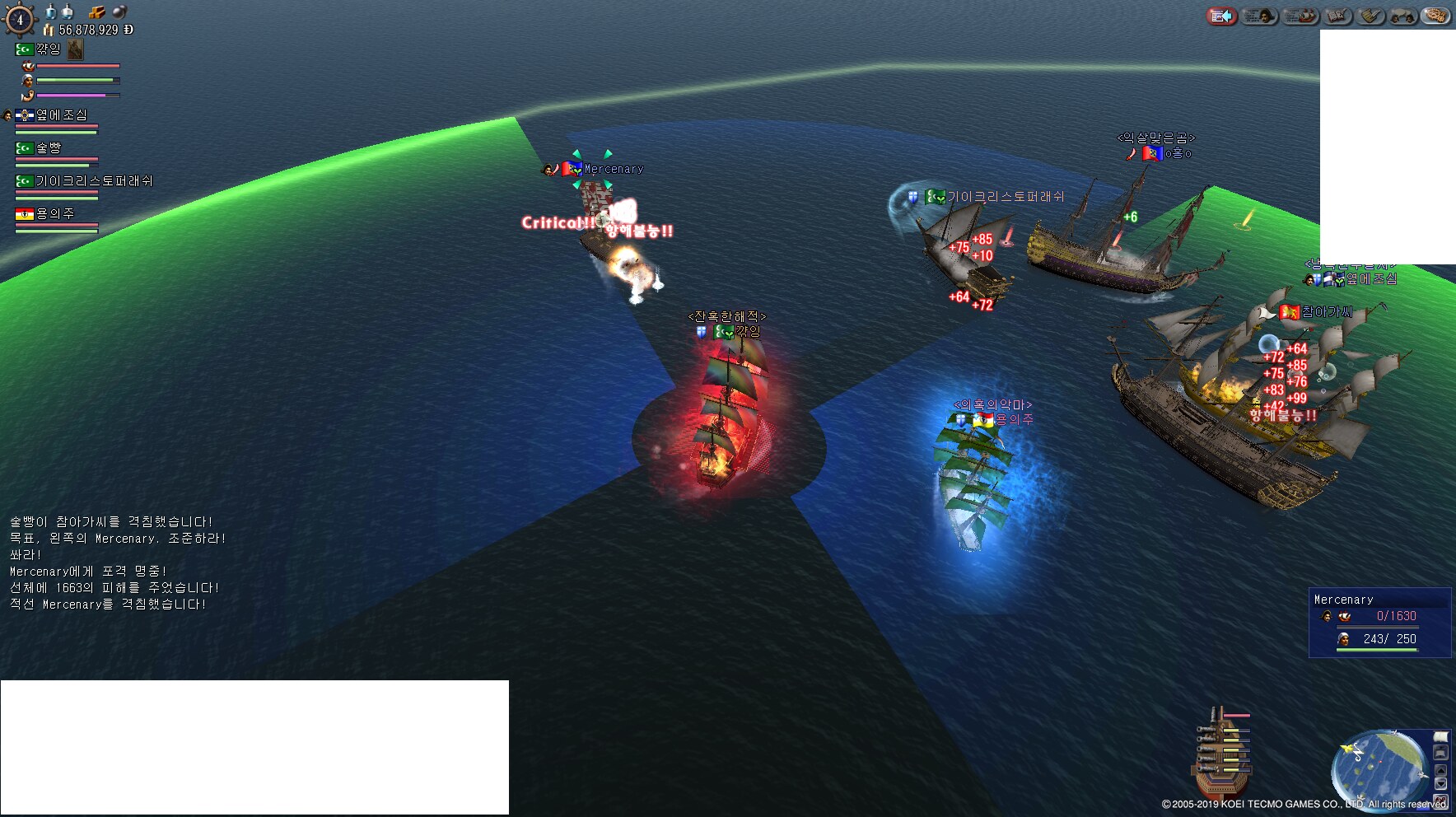Viewport: 1456px width, 817px height.
Task: Open the chat and friends menu
Action: click(1402, 16)
